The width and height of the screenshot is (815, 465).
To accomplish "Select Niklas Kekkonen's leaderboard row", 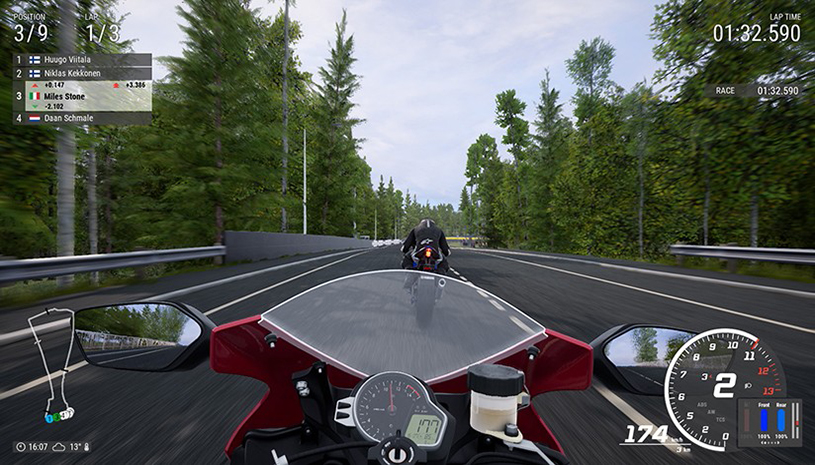I will (80, 73).
